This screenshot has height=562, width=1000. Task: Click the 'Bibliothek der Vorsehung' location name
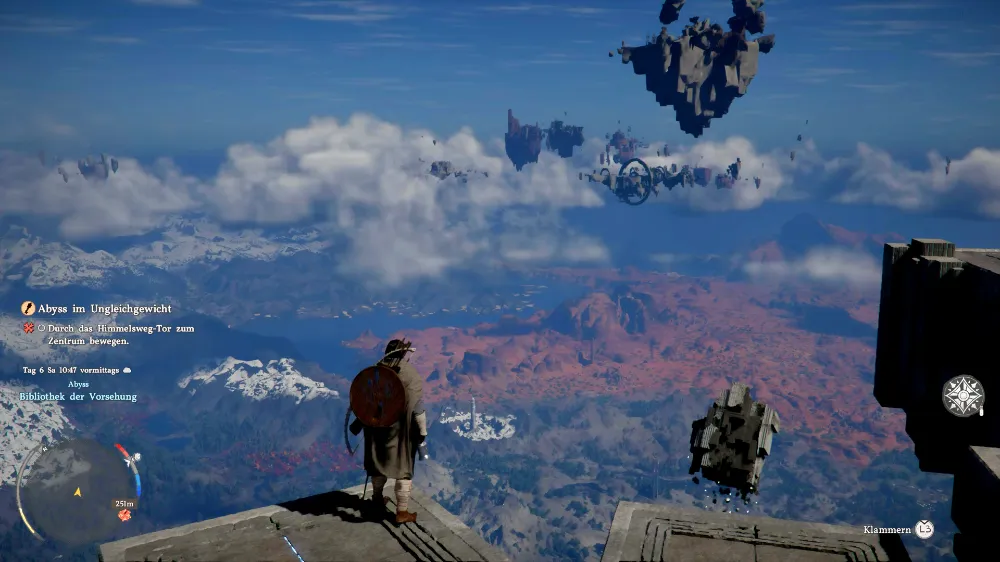78,397
